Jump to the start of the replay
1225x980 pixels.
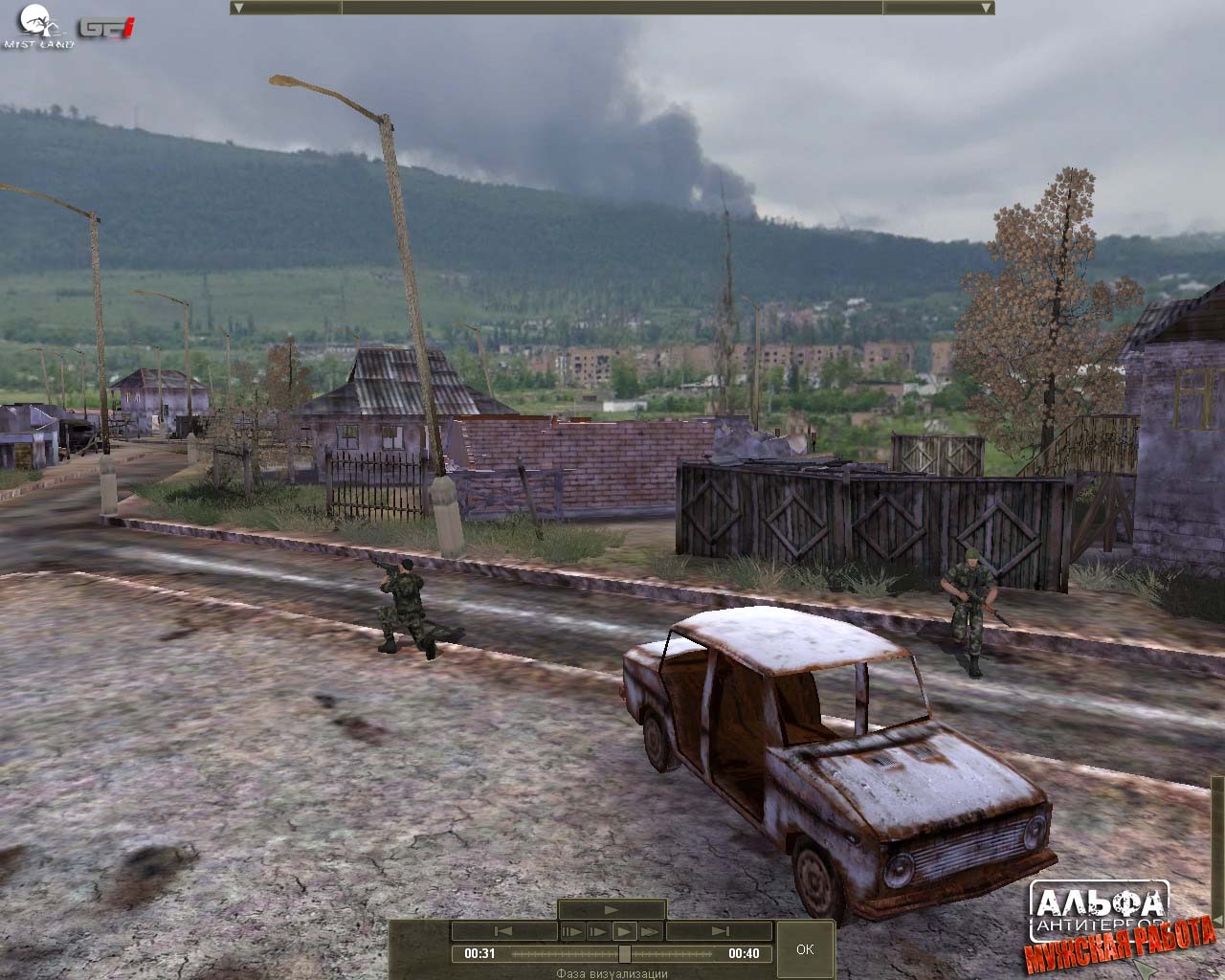[x=503, y=931]
